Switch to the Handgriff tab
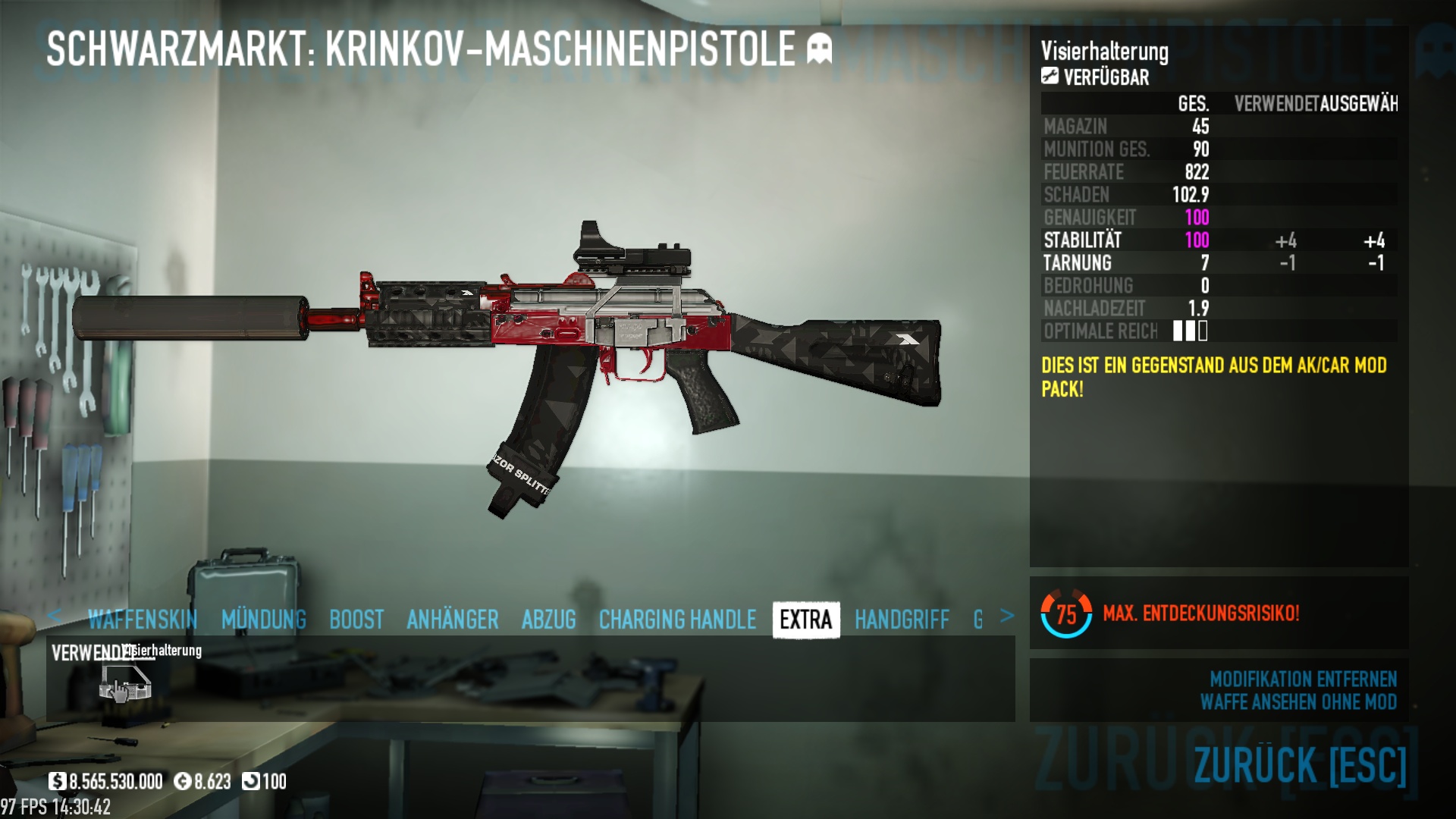Viewport: 1456px width, 819px height. point(902,620)
